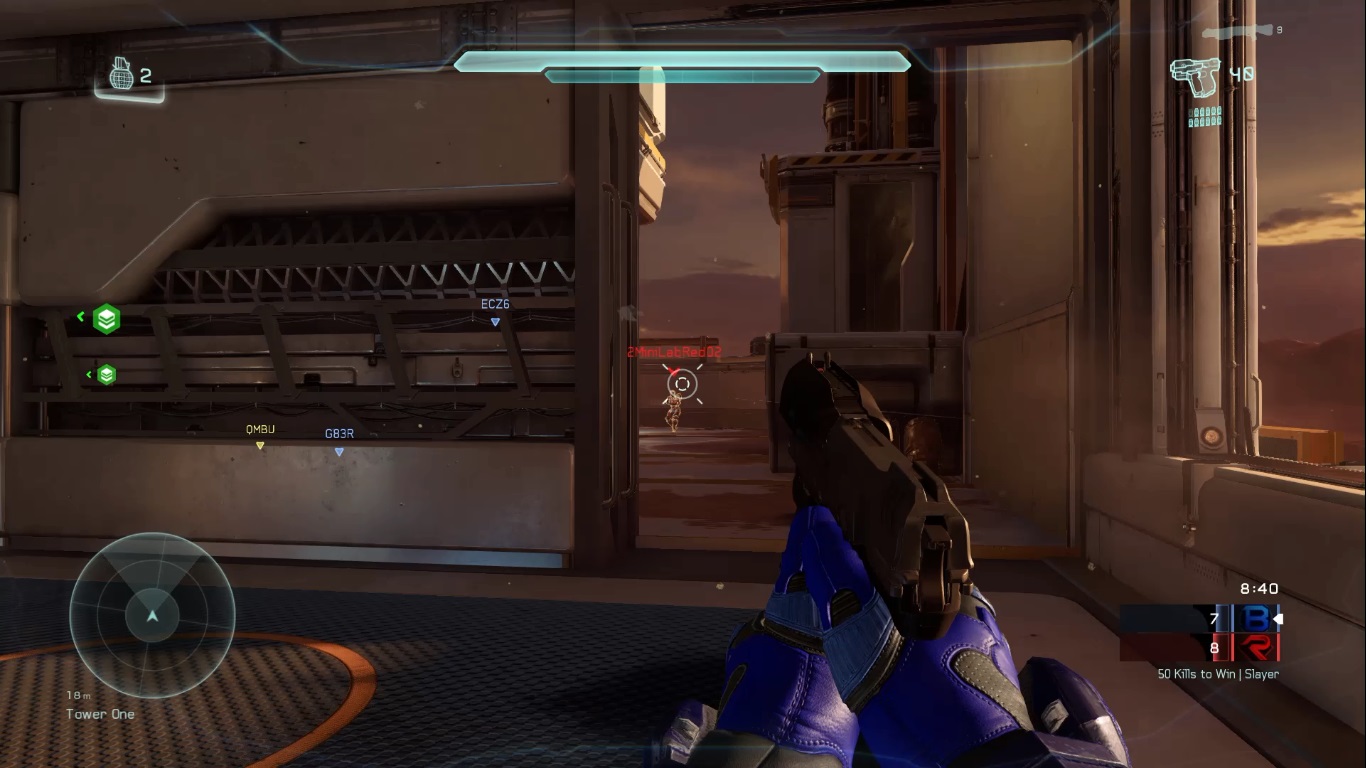Click the circular motion tracker radar
The width and height of the screenshot is (1366, 768).
[152, 614]
